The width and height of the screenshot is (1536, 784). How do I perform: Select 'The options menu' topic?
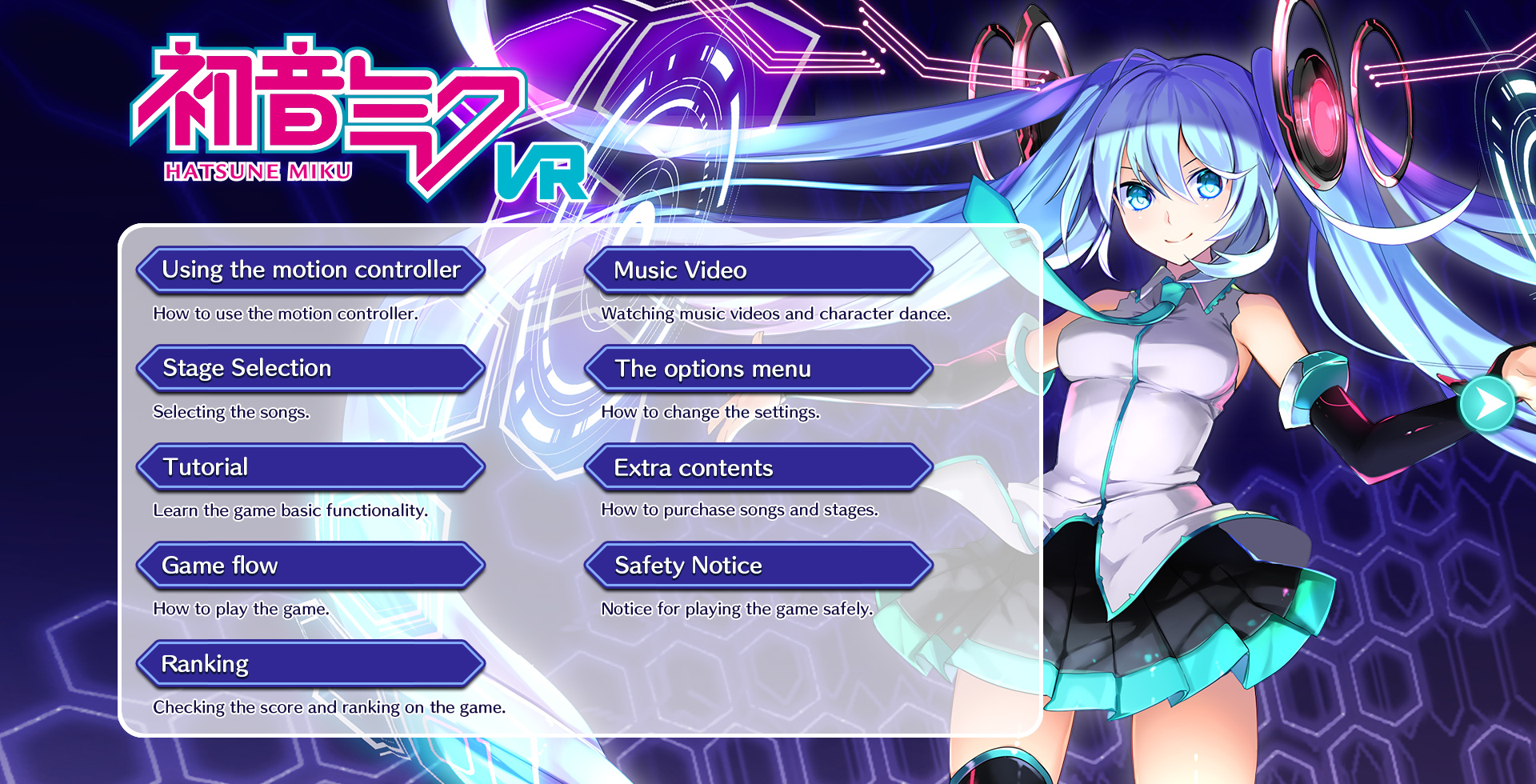pos(758,369)
